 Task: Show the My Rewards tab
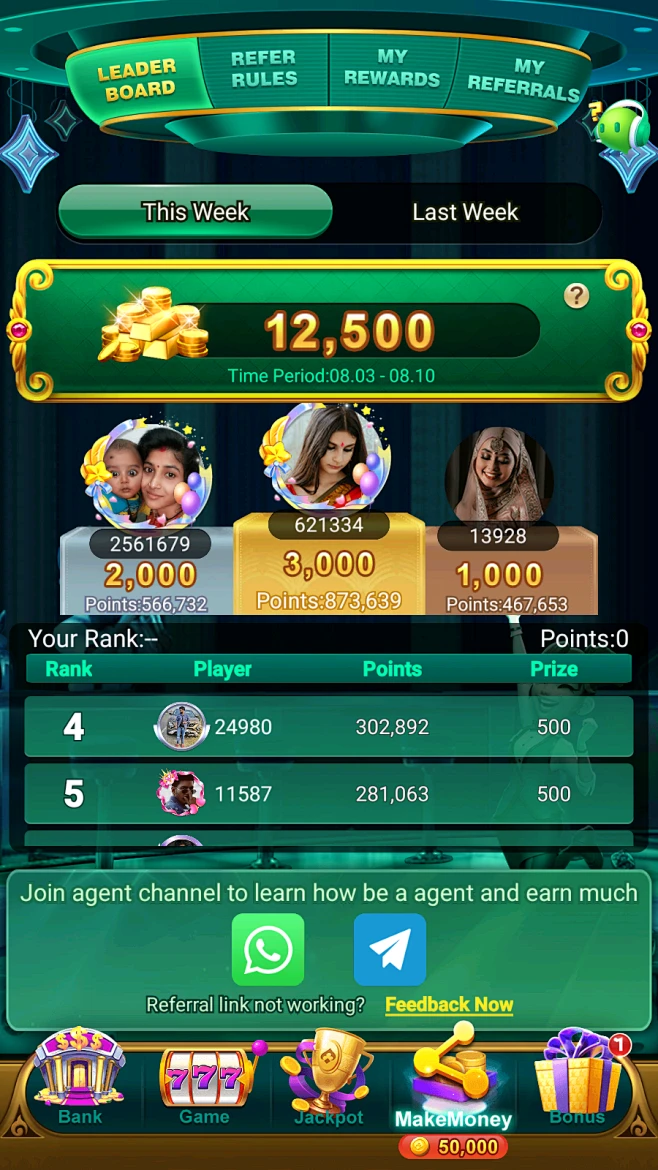coord(392,68)
